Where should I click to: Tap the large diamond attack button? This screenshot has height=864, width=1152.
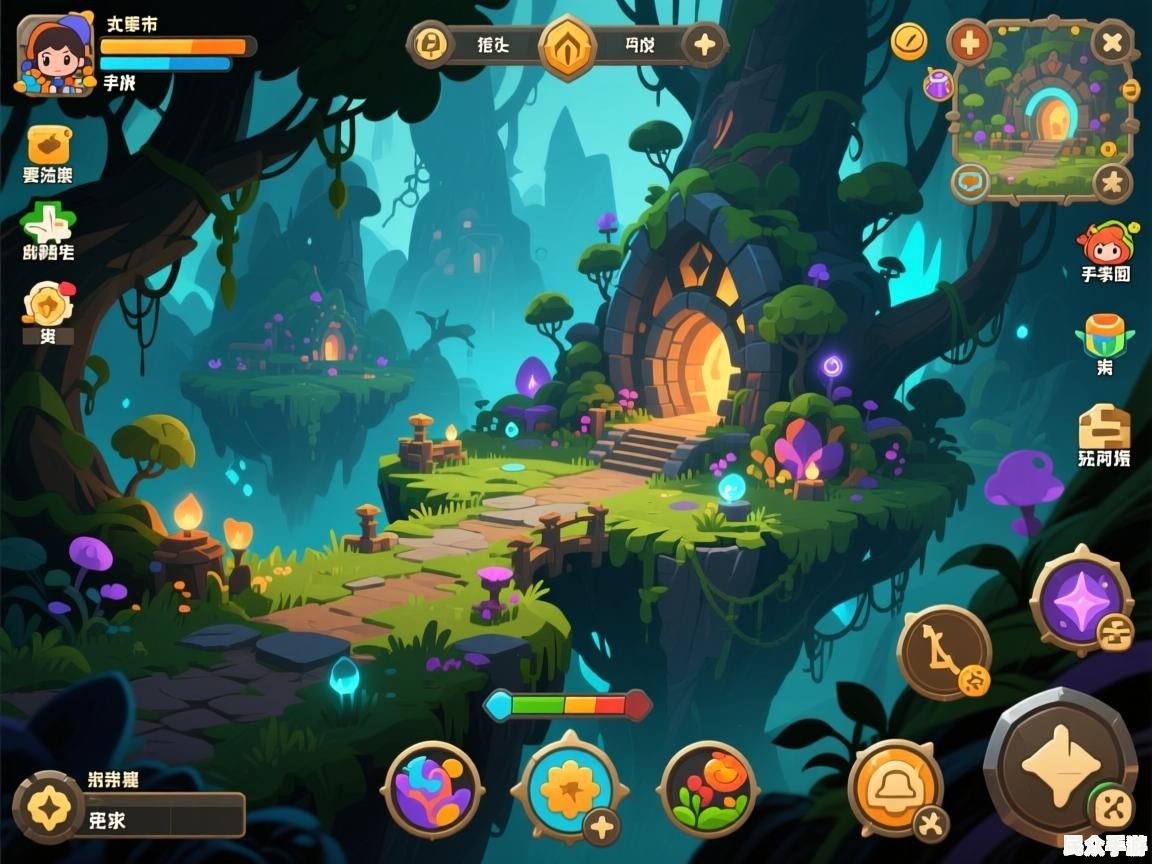pyautogui.click(x=1058, y=767)
